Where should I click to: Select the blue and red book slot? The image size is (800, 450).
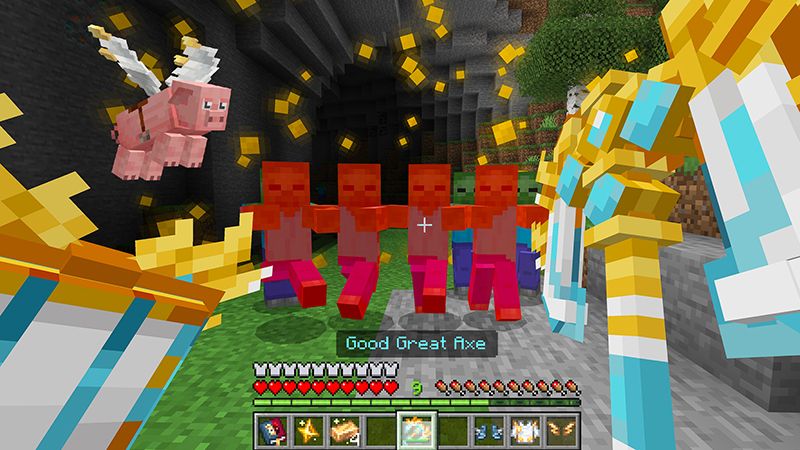click(x=274, y=428)
